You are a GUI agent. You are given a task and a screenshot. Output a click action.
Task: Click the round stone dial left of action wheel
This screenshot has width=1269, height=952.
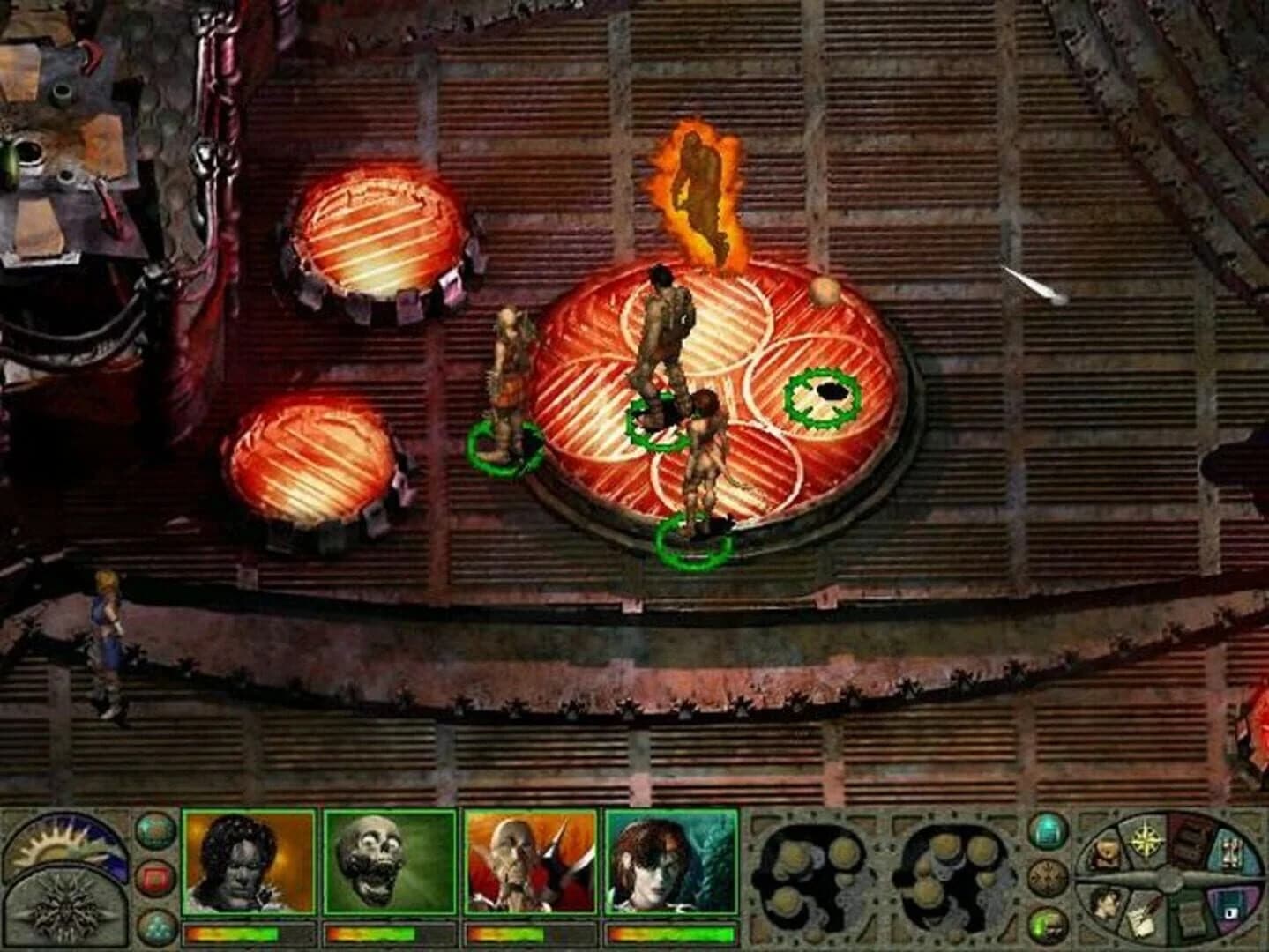(1049, 876)
